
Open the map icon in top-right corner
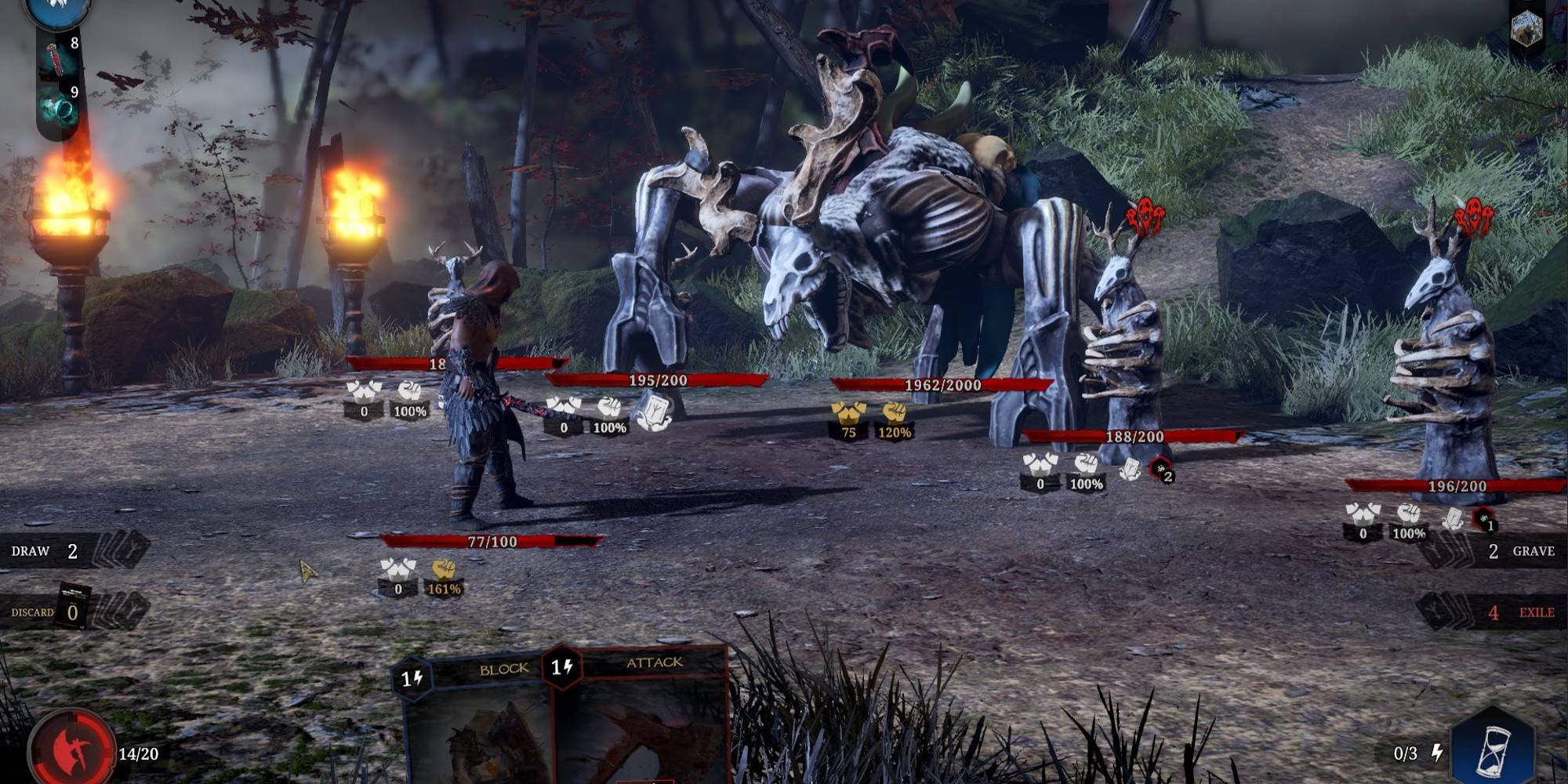tap(1526, 29)
